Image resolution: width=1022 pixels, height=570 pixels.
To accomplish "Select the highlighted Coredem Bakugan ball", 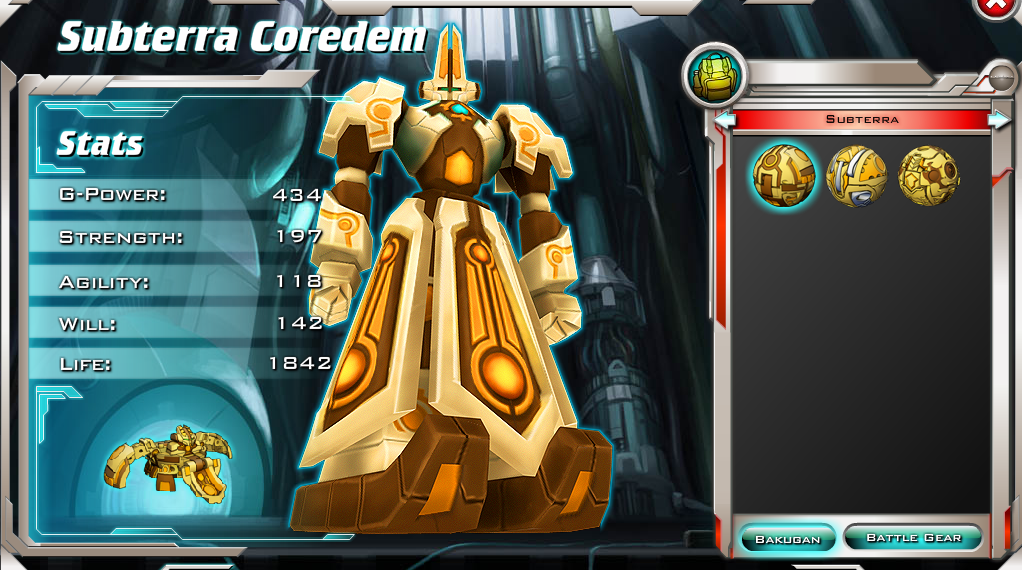I will tap(783, 175).
